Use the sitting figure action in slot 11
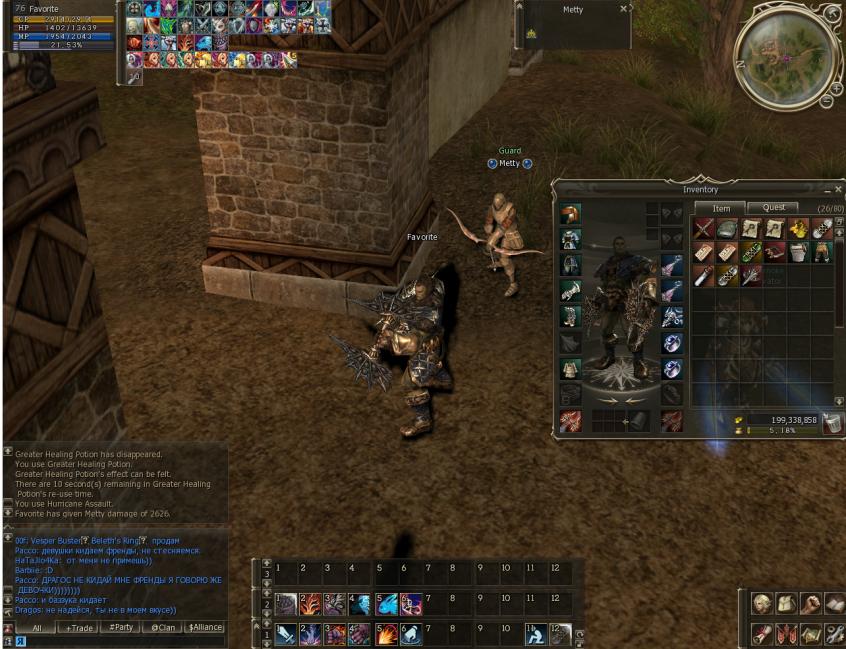Screen dimensions: 846x649 pyautogui.click(x=536, y=634)
